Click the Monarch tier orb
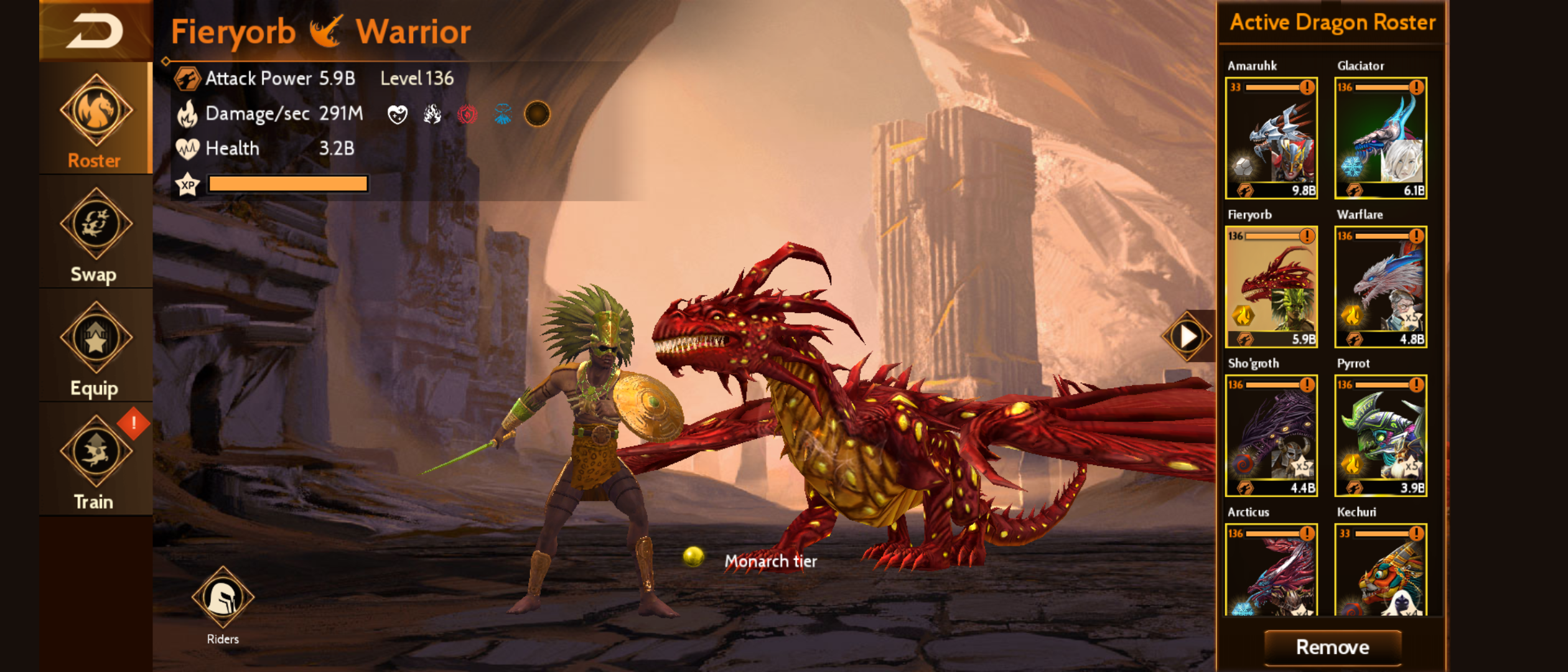This screenshot has width=1568, height=672. (x=693, y=556)
